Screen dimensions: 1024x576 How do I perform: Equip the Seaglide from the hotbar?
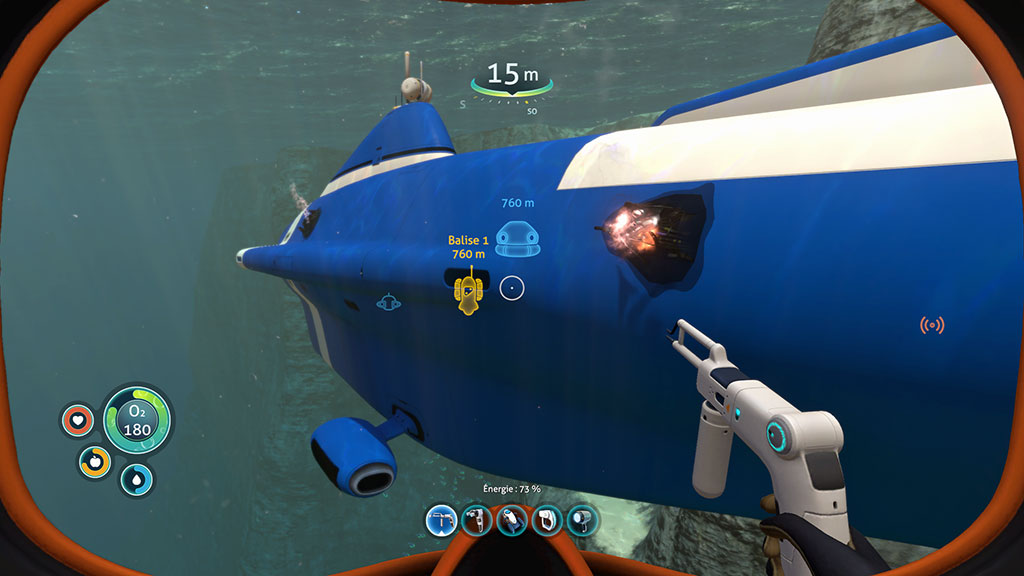point(512,519)
